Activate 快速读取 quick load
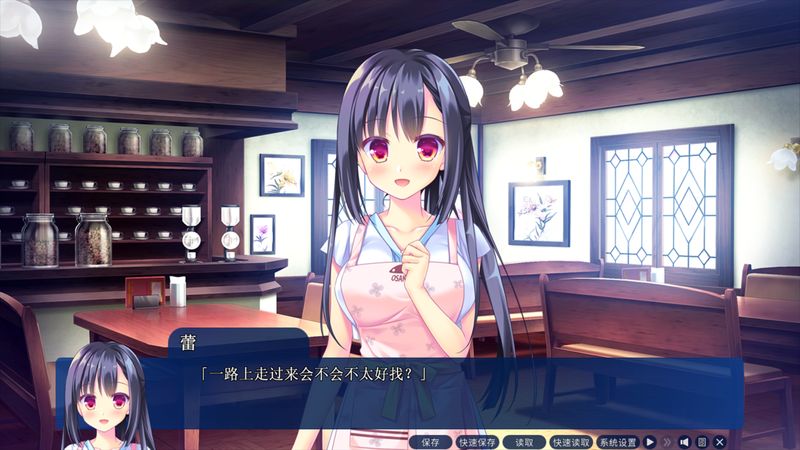The width and height of the screenshot is (800, 450). 571,442
